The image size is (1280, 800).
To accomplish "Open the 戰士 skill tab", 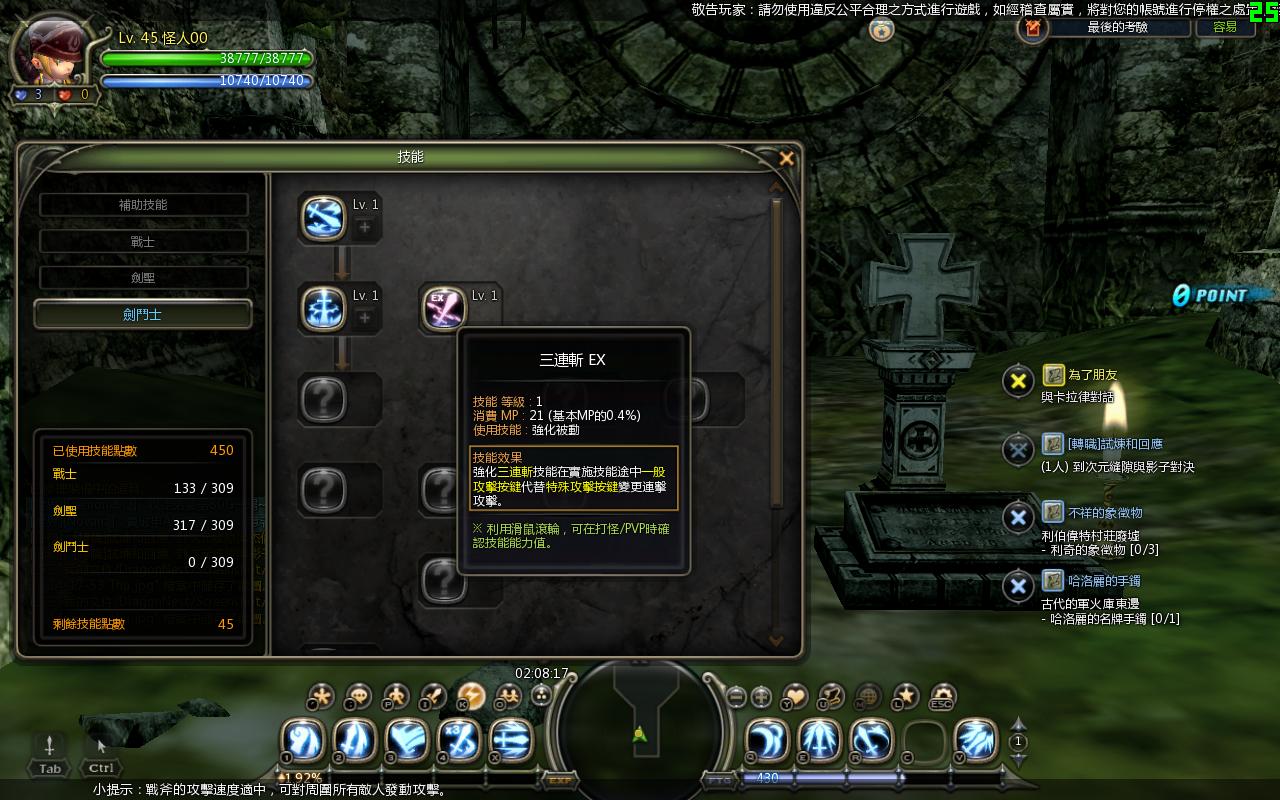I will click(x=143, y=241).
